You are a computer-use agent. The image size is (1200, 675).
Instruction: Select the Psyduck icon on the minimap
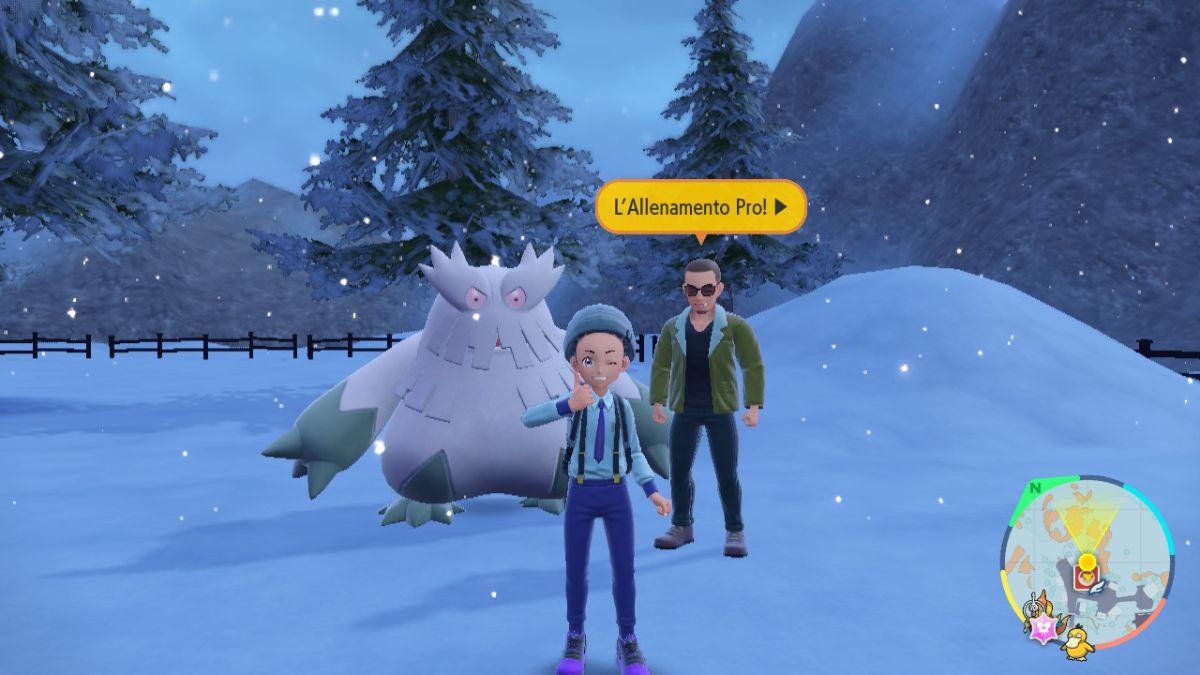click(x=1078, y=641)
